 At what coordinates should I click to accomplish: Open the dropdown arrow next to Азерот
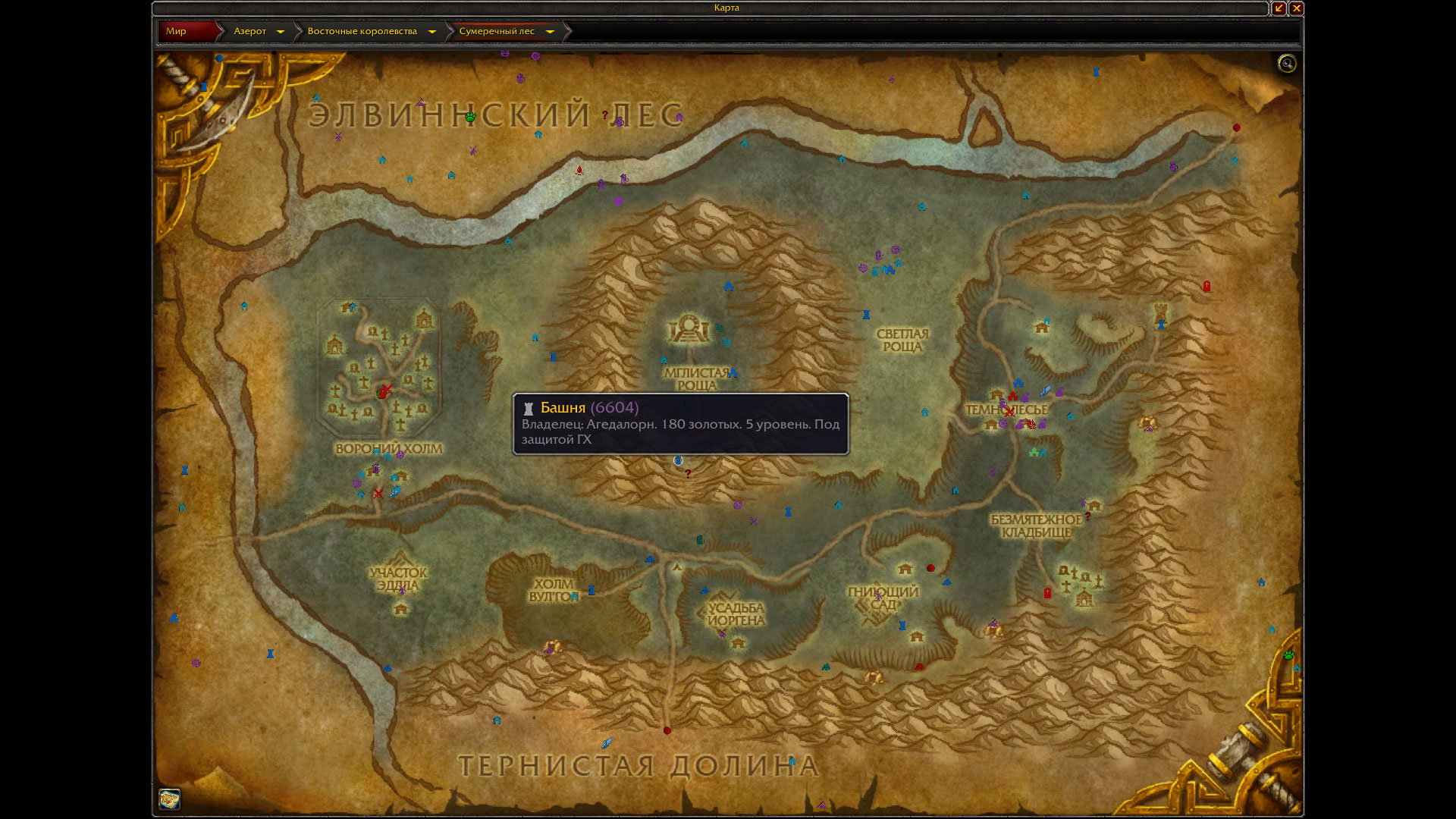pyautogui.click(x=281, y=32)
